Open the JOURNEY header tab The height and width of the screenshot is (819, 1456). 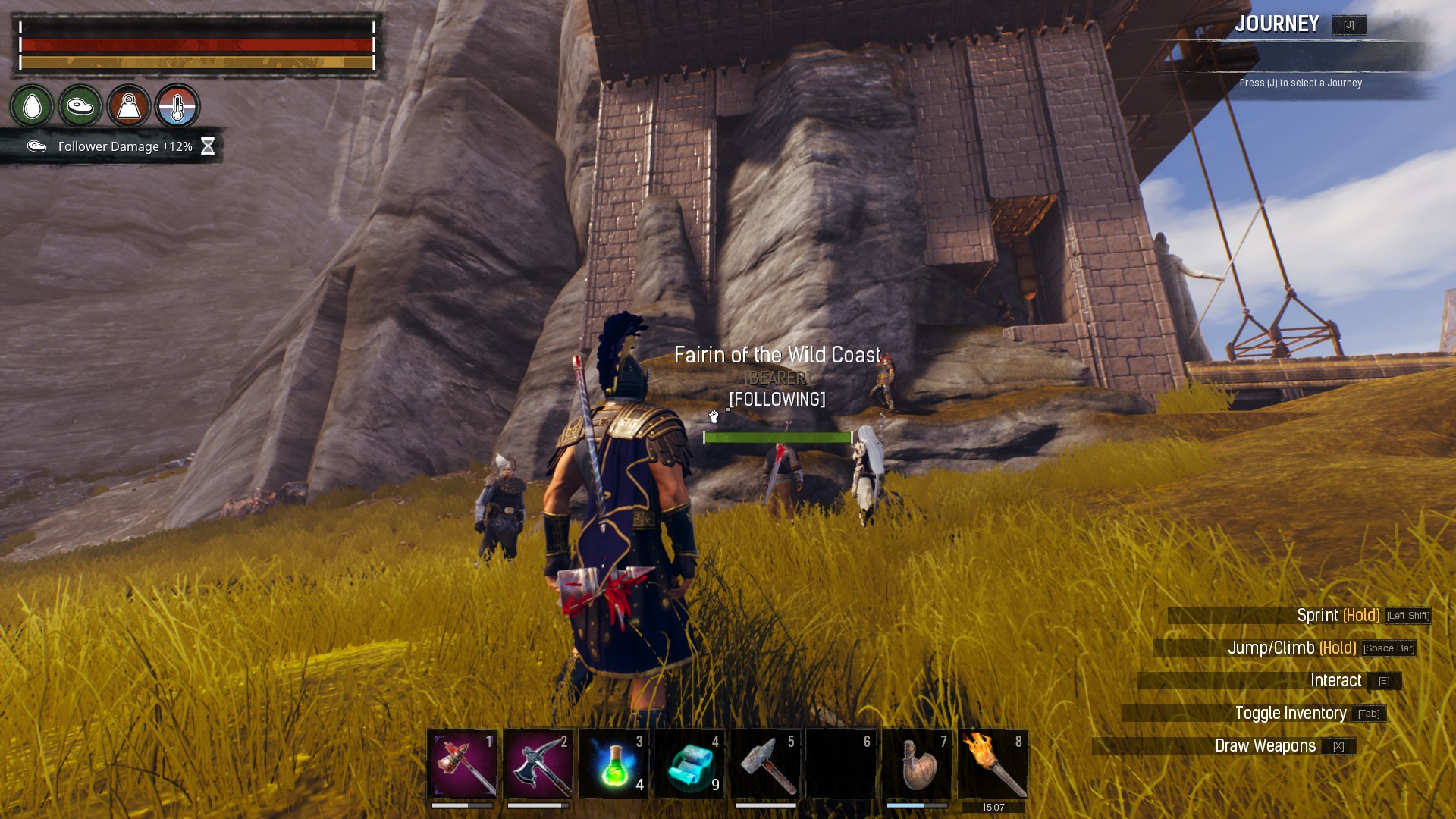[1279, 24]
